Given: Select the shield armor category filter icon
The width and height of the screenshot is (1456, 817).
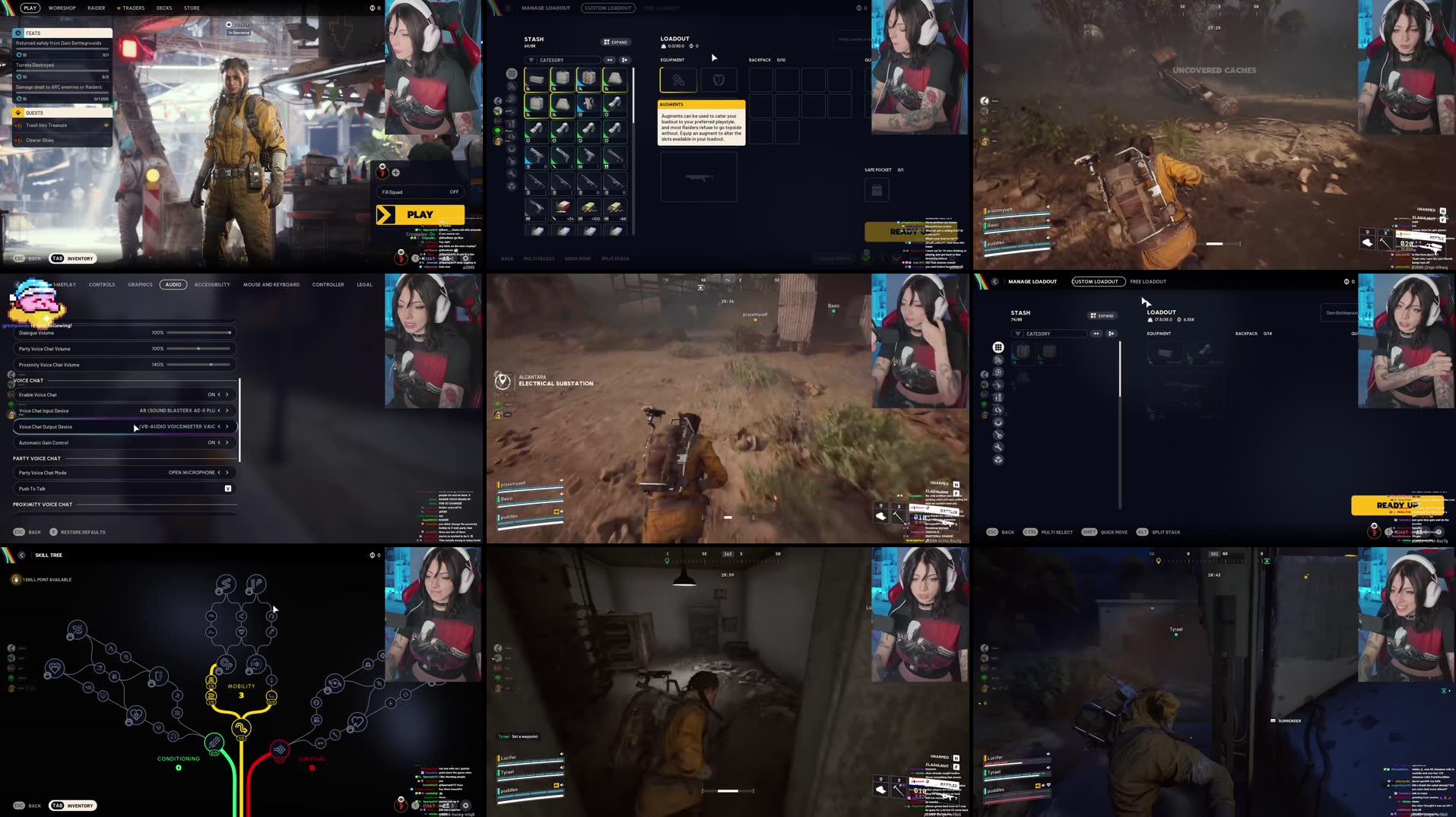Looking at the screenshot, I should pos(998,372).
